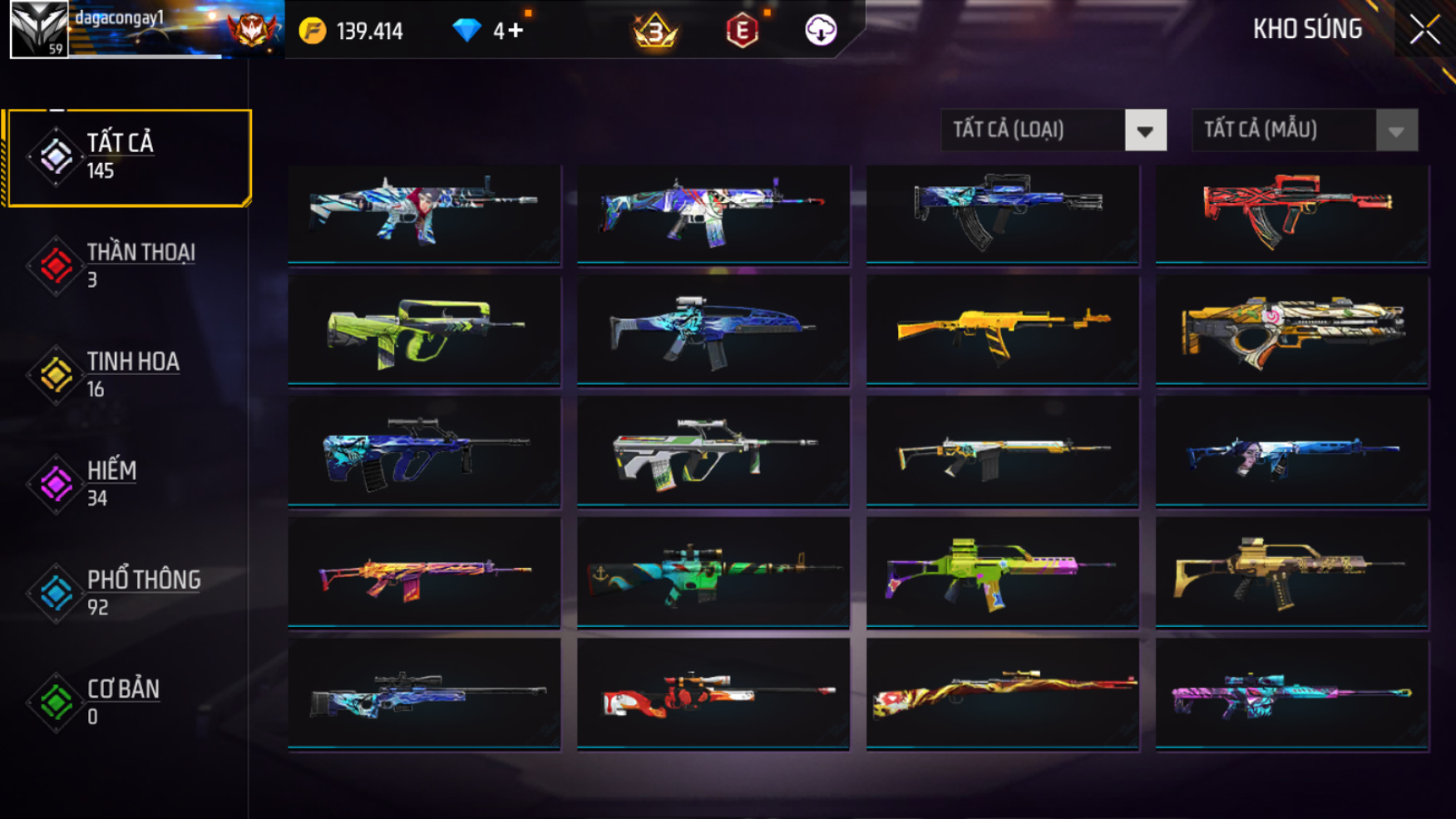The image size is (1456, 819).
Task: Add diamonds via the plus button
Action: click(516, 31)
